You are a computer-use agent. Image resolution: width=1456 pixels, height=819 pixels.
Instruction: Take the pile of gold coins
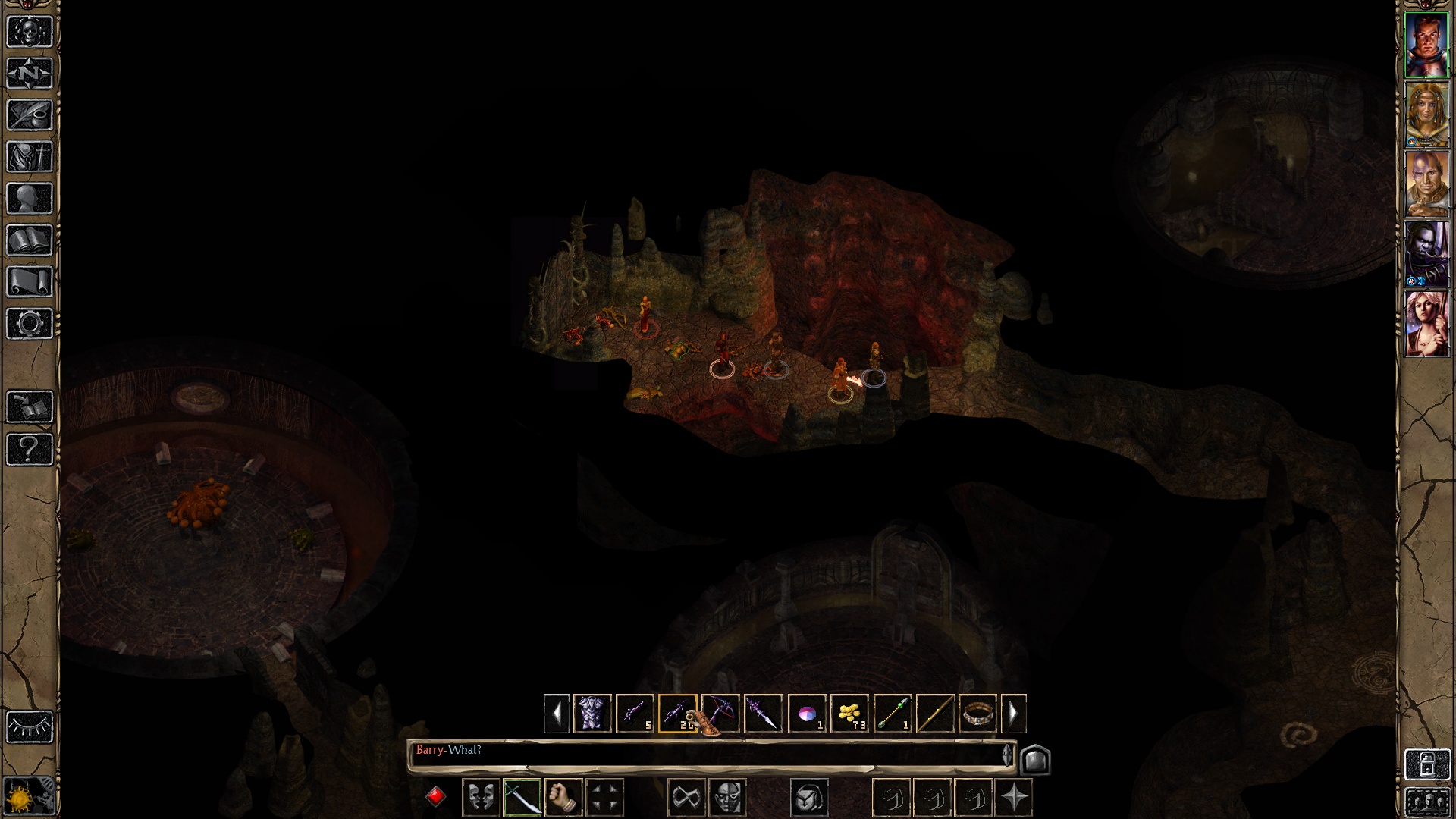(849, 714)
